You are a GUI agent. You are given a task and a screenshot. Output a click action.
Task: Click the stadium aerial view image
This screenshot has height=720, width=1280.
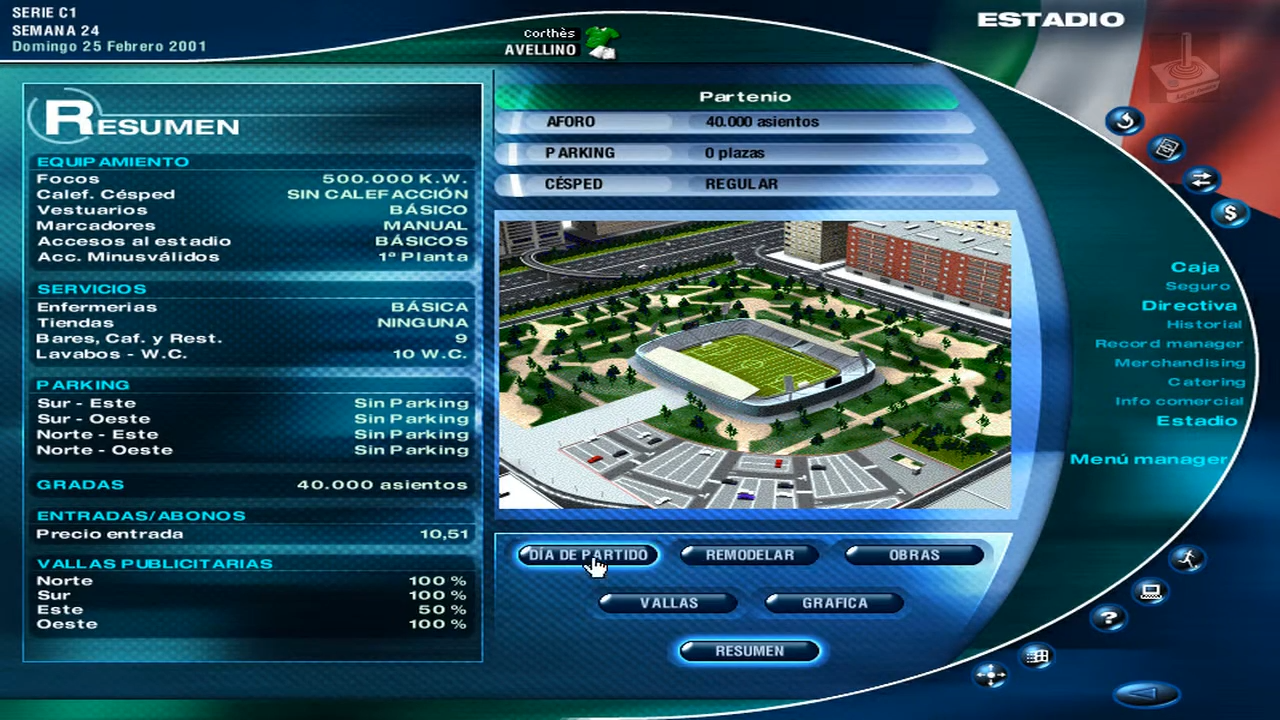pyautogui.click(x=755, y=362)
